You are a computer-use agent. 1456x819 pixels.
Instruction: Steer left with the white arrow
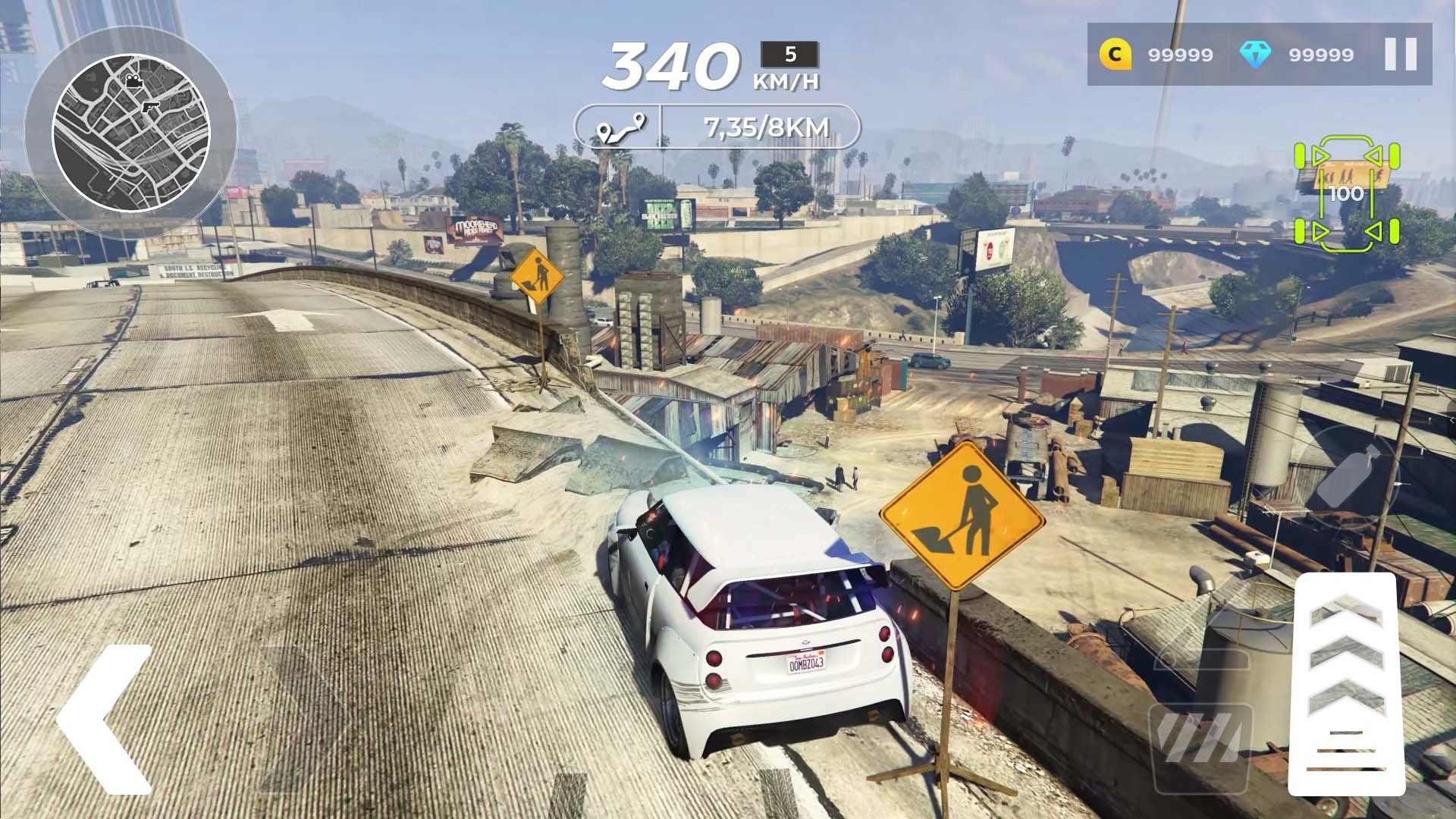pos(105,719)
